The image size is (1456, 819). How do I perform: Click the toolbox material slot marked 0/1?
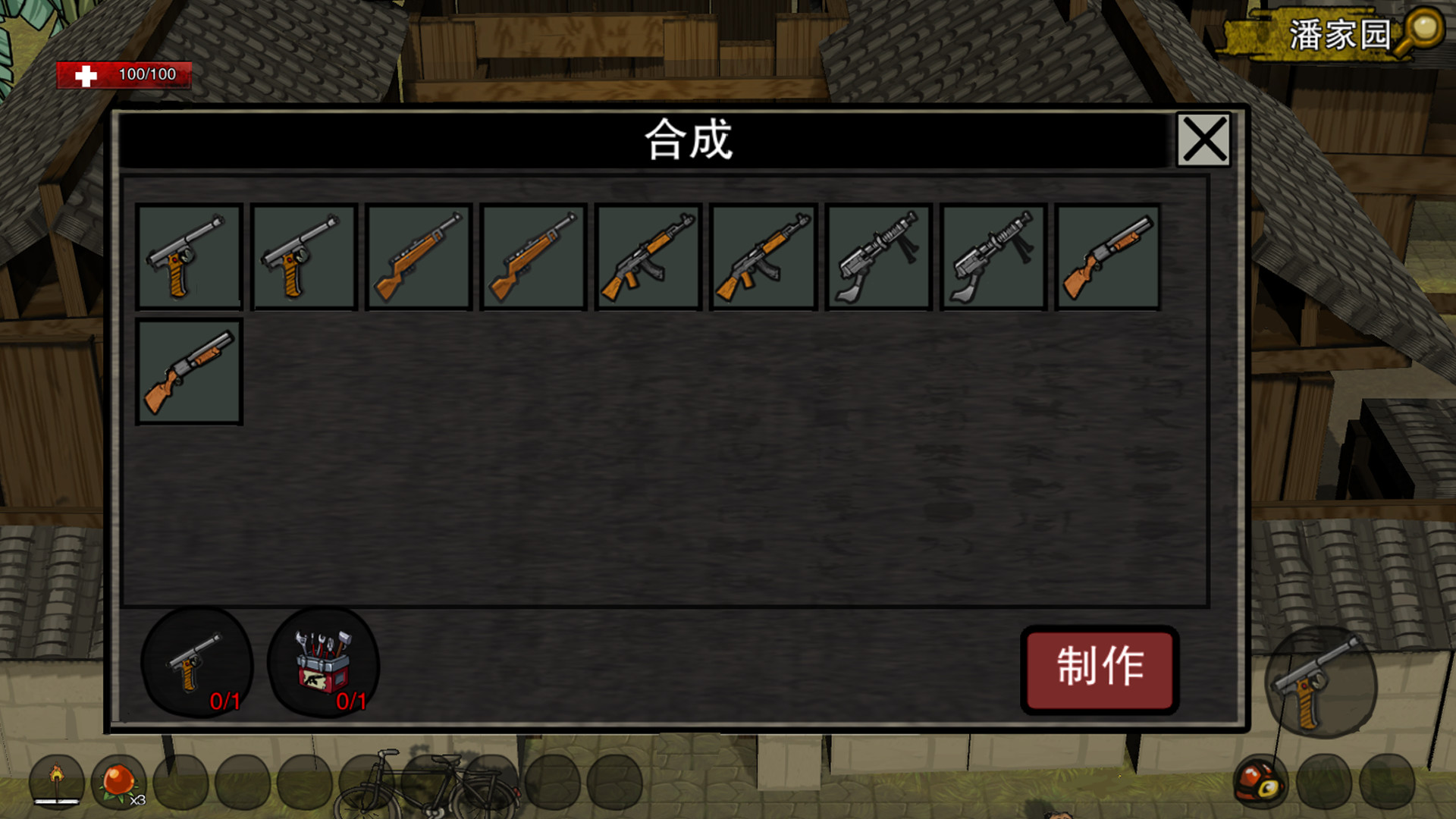pos(322,666)
